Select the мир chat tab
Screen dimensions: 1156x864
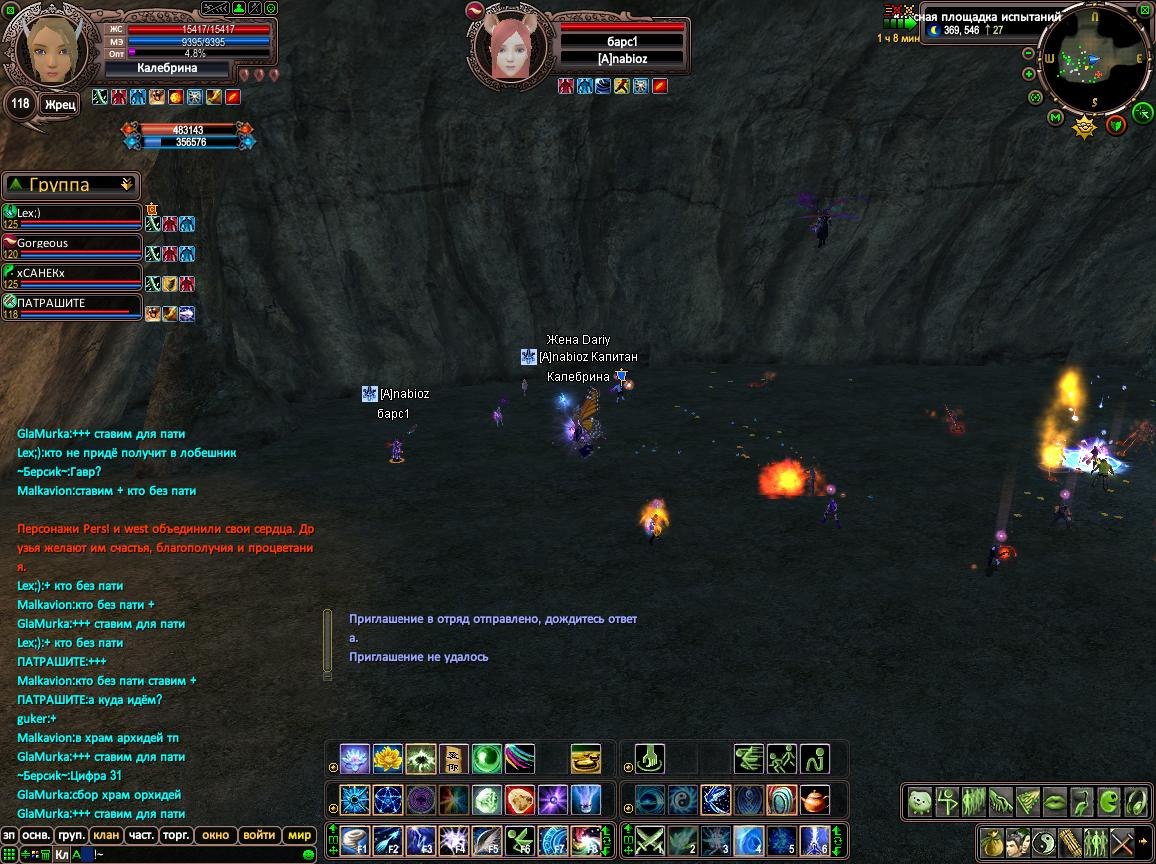click(x=299, y=835)
